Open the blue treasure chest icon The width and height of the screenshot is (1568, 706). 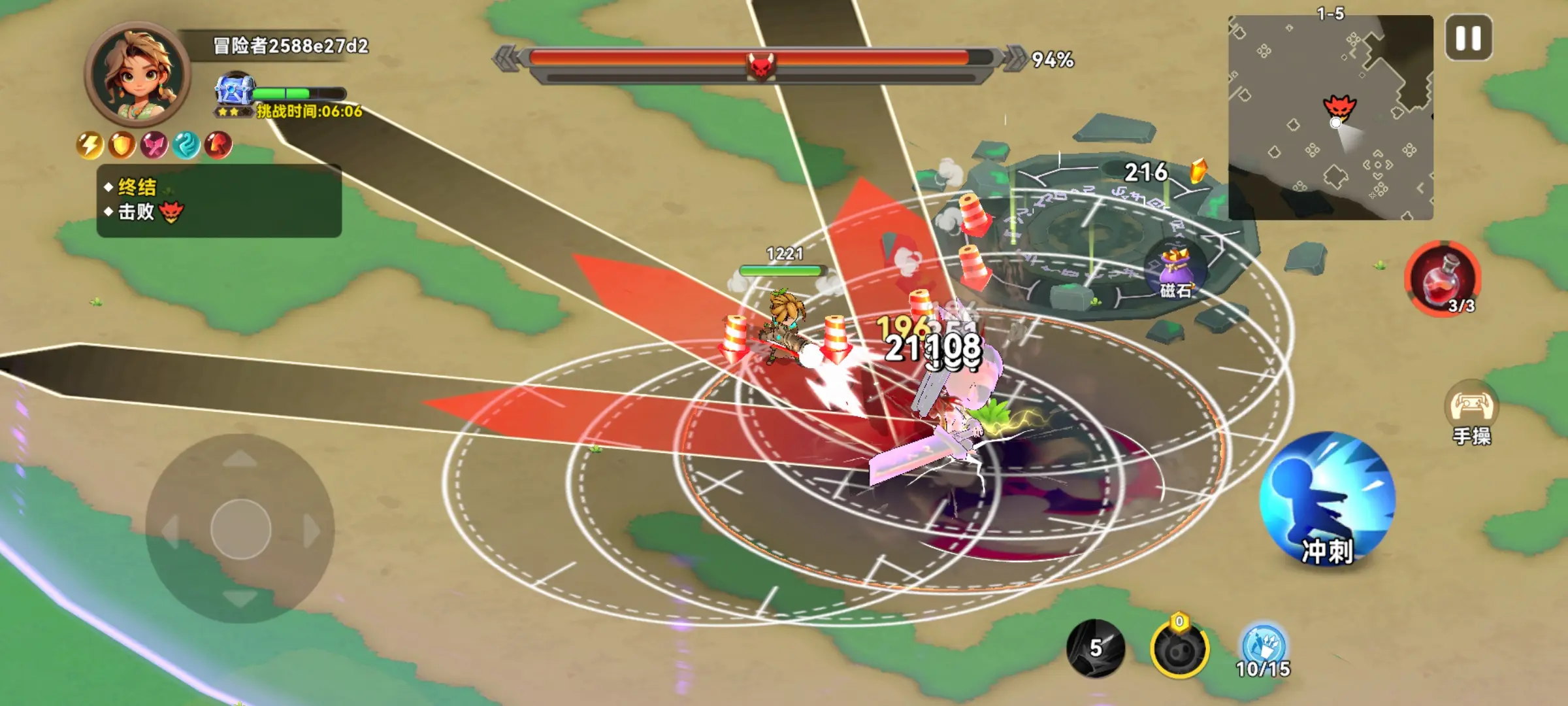pos(234,93)
